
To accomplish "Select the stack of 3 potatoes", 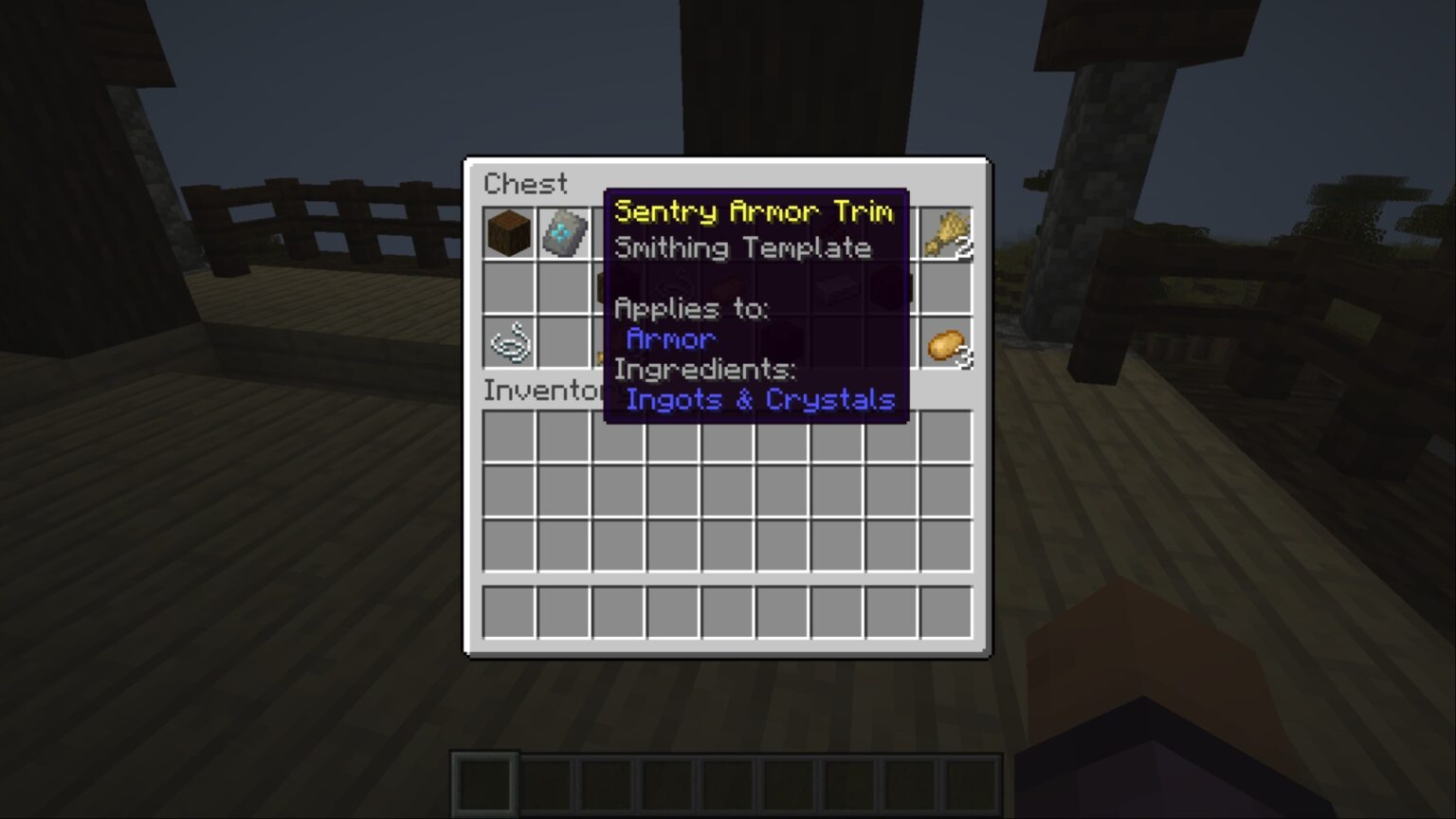I will tap(946, 346).
